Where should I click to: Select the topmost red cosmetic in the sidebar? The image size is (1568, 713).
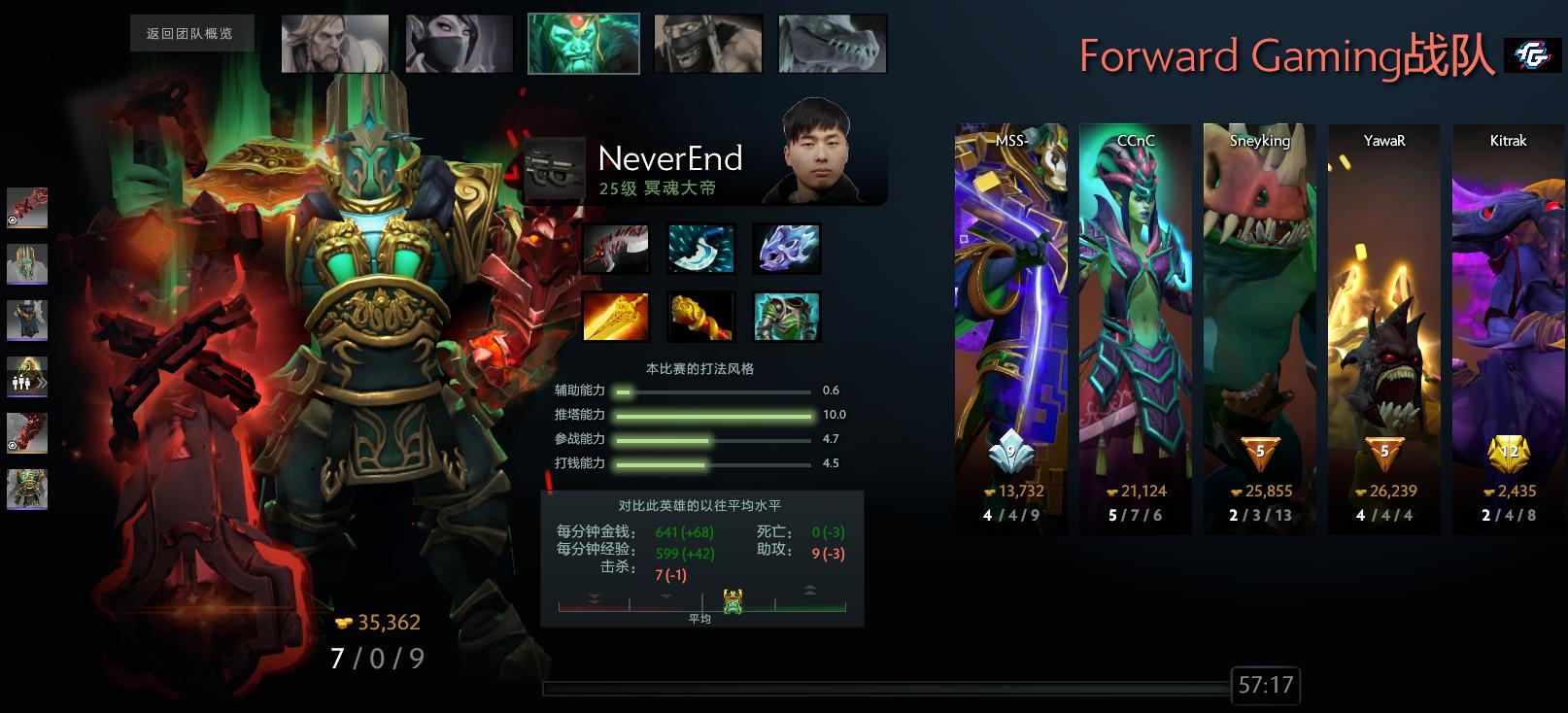point(26,206)
